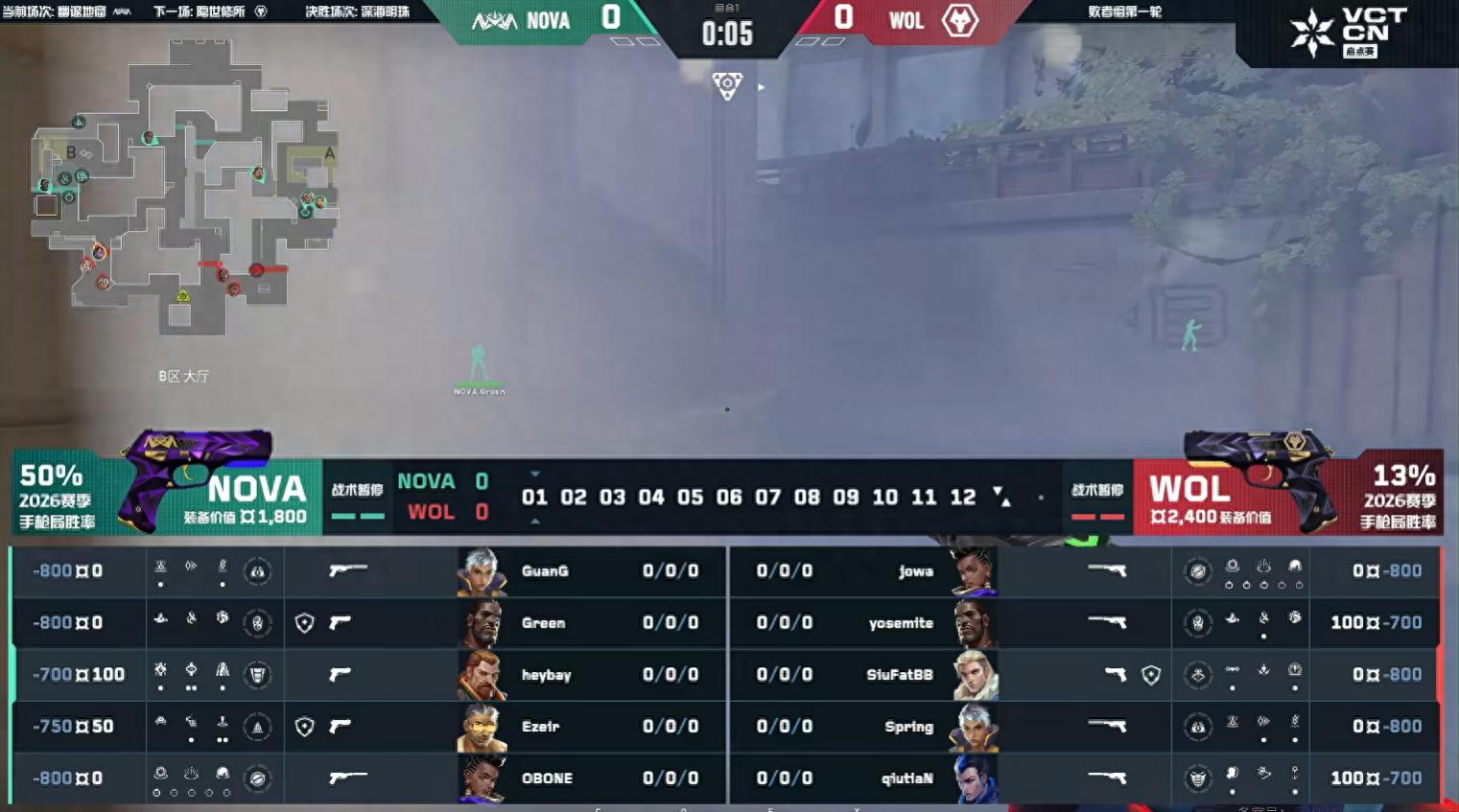This screenshot has width=1459, height=812.
Task: Click player name SiuFatBB
Action: coord(902,675)
